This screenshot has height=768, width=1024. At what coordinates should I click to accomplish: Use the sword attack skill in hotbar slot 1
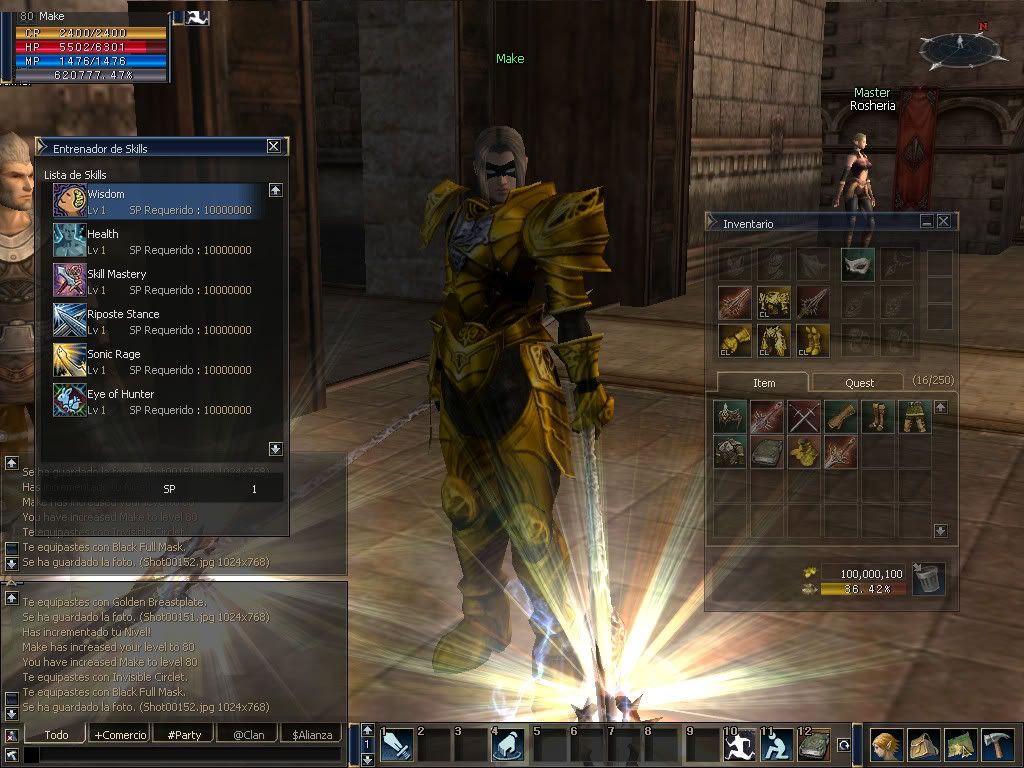tap(397, 746)
